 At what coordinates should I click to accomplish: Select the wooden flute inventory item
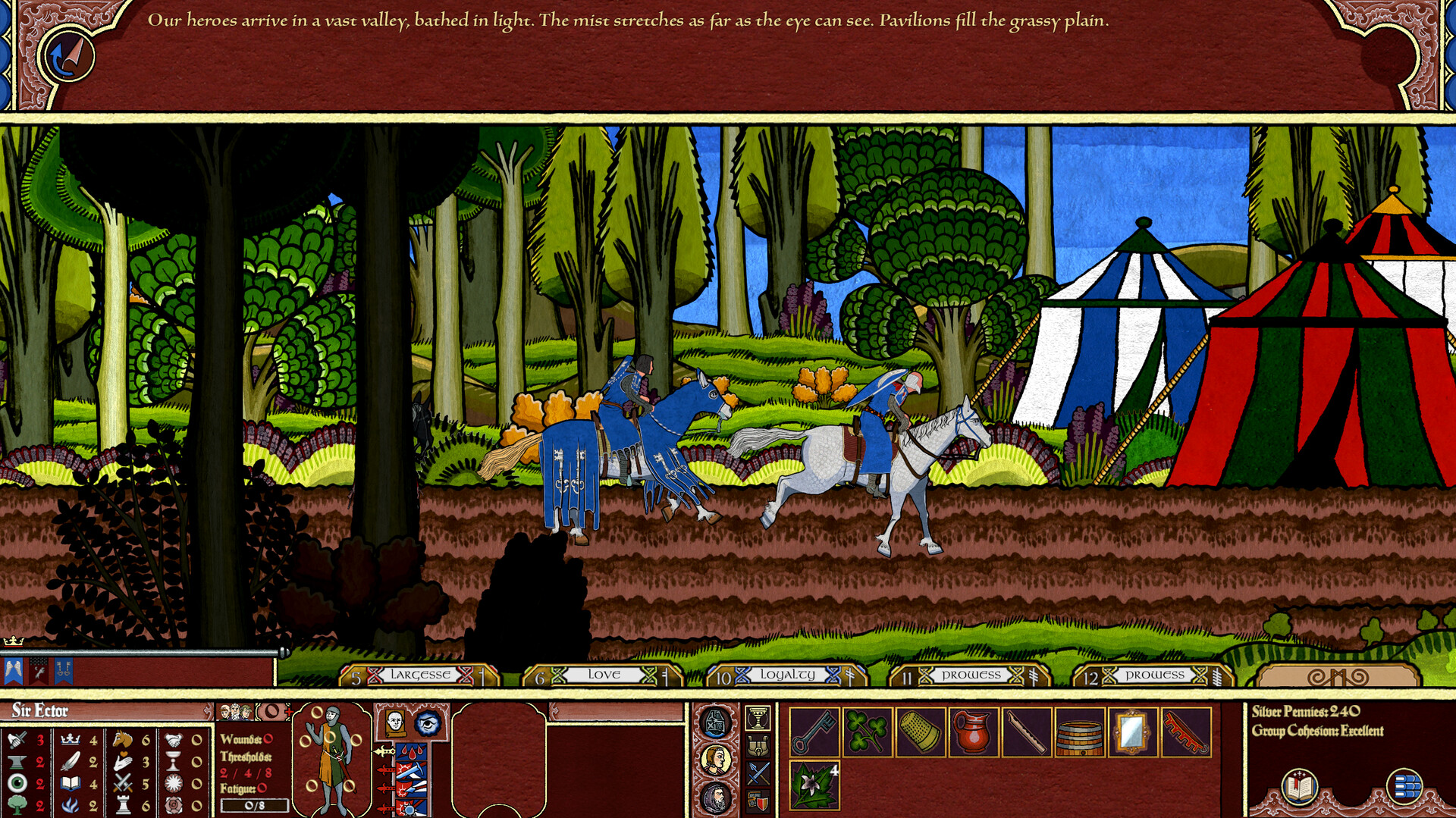point(1027,730)
